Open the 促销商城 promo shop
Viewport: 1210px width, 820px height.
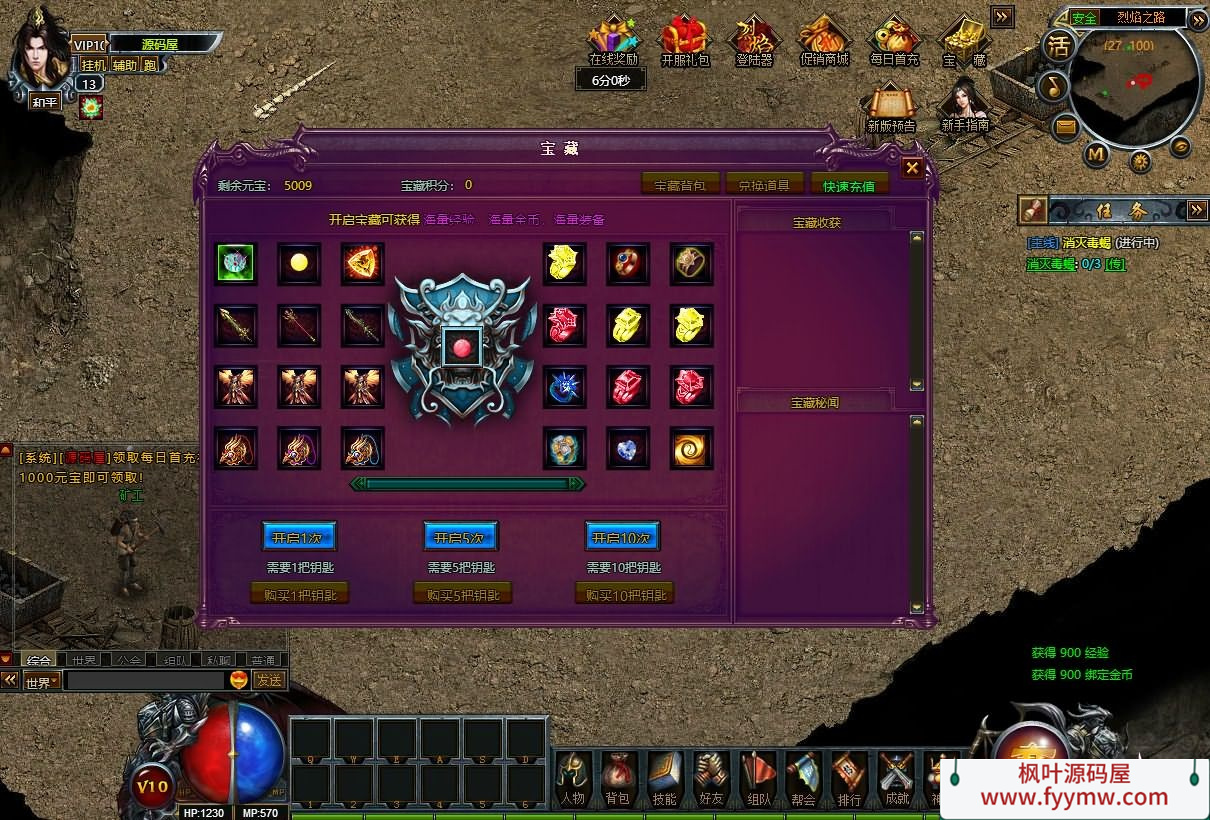tap(824, 42)
